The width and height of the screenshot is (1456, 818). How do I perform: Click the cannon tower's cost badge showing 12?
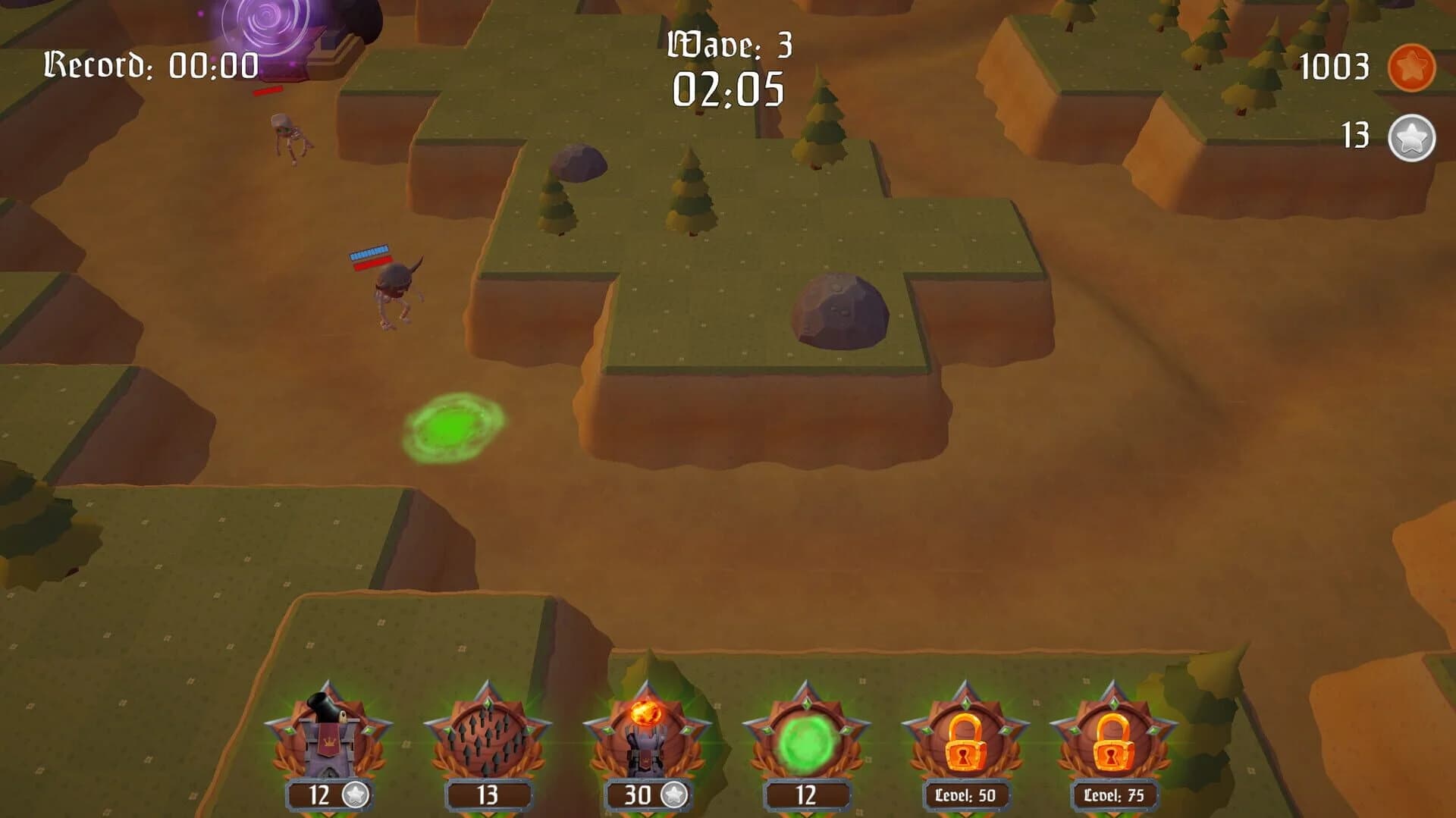(x=322, y=795)
